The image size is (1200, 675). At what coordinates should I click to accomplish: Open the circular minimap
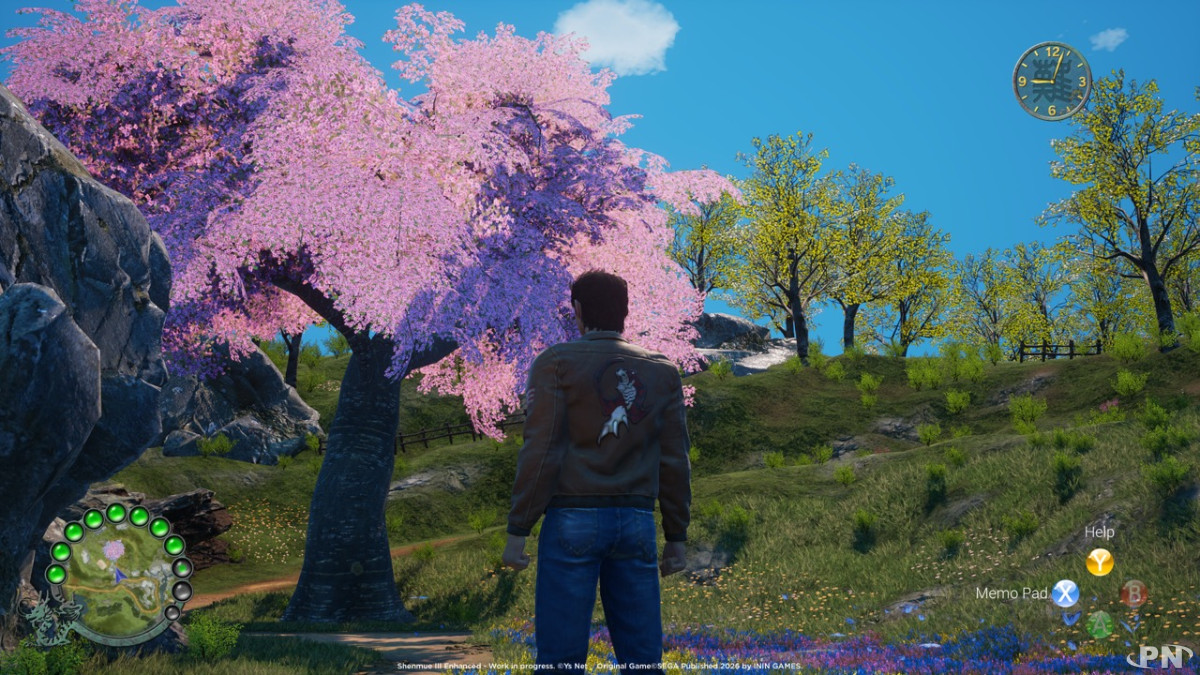click(117, 577)
